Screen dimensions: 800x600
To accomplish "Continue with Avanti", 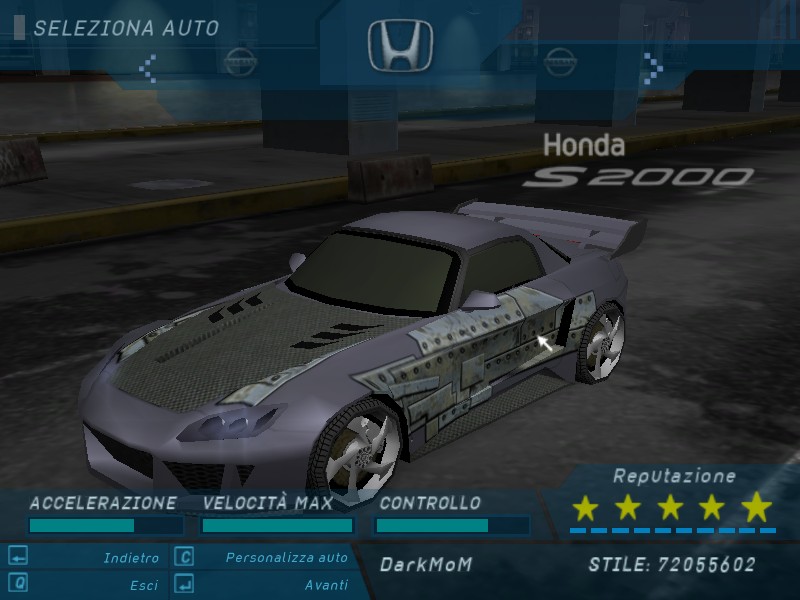I will (326, 584).
